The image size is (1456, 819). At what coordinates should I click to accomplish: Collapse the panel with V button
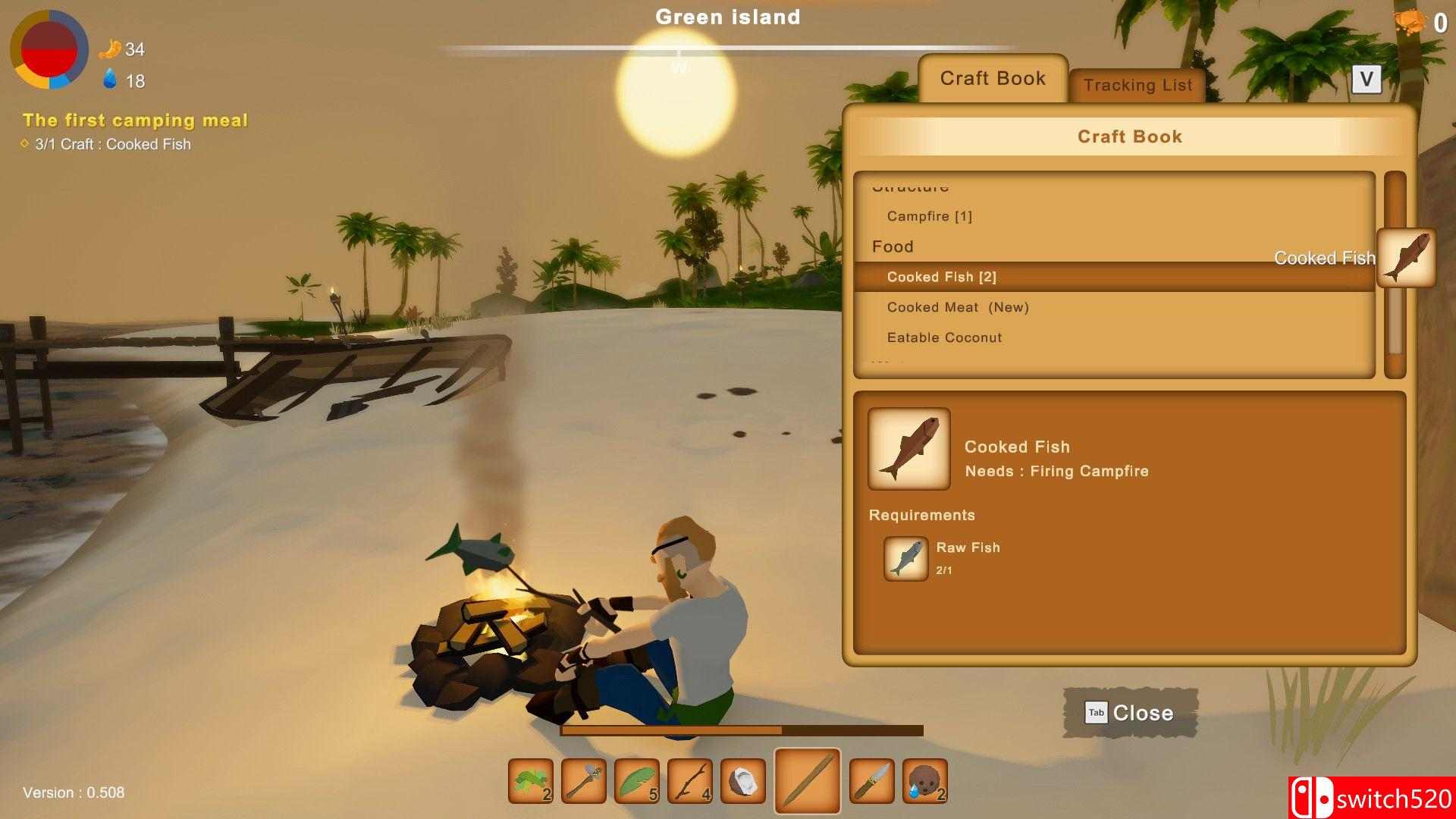coord(1366,79)
